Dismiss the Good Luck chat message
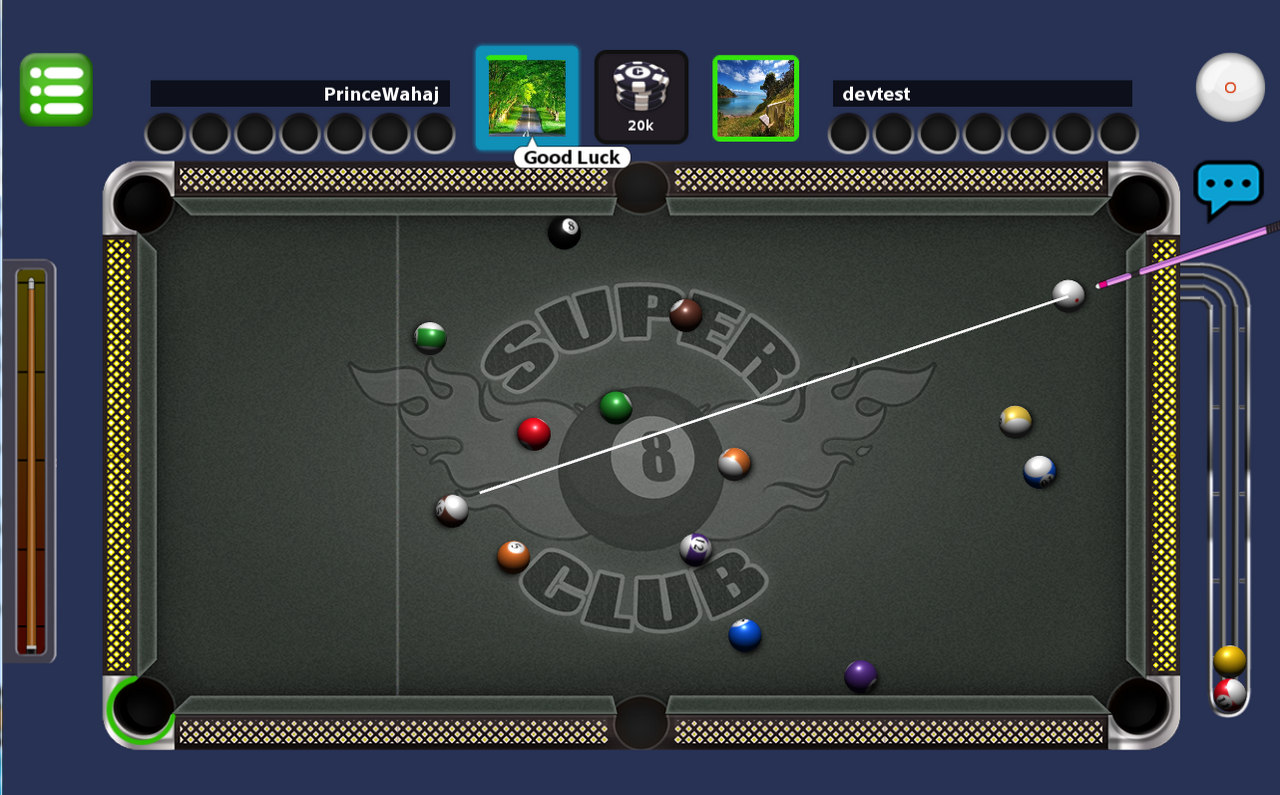The image size is (1280, 795). [572, 157]
